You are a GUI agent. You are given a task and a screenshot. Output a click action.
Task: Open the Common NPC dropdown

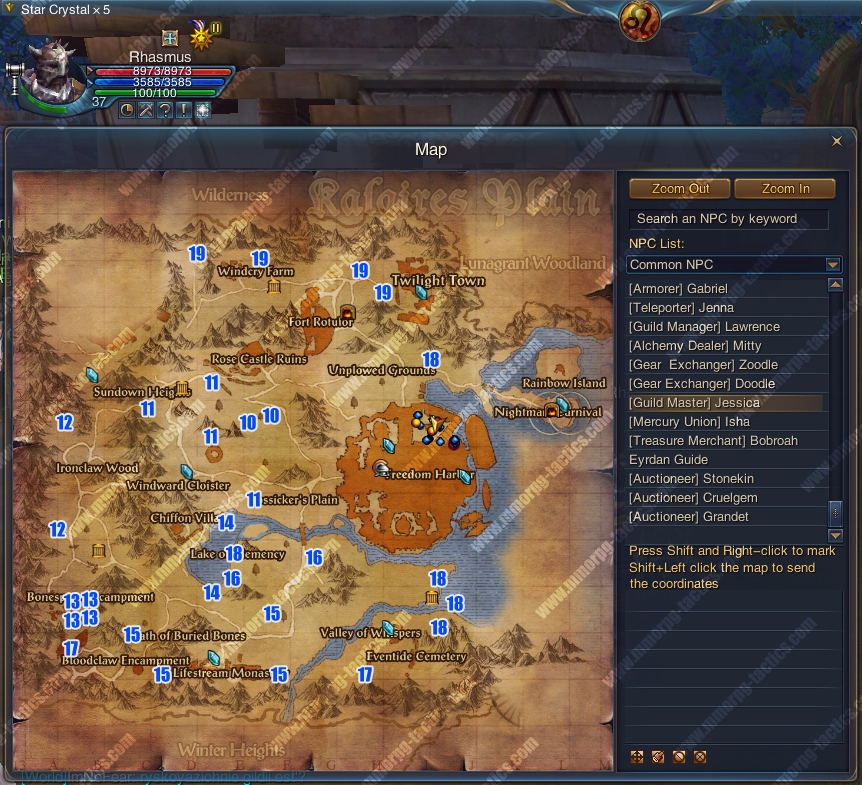pos(833,265)
